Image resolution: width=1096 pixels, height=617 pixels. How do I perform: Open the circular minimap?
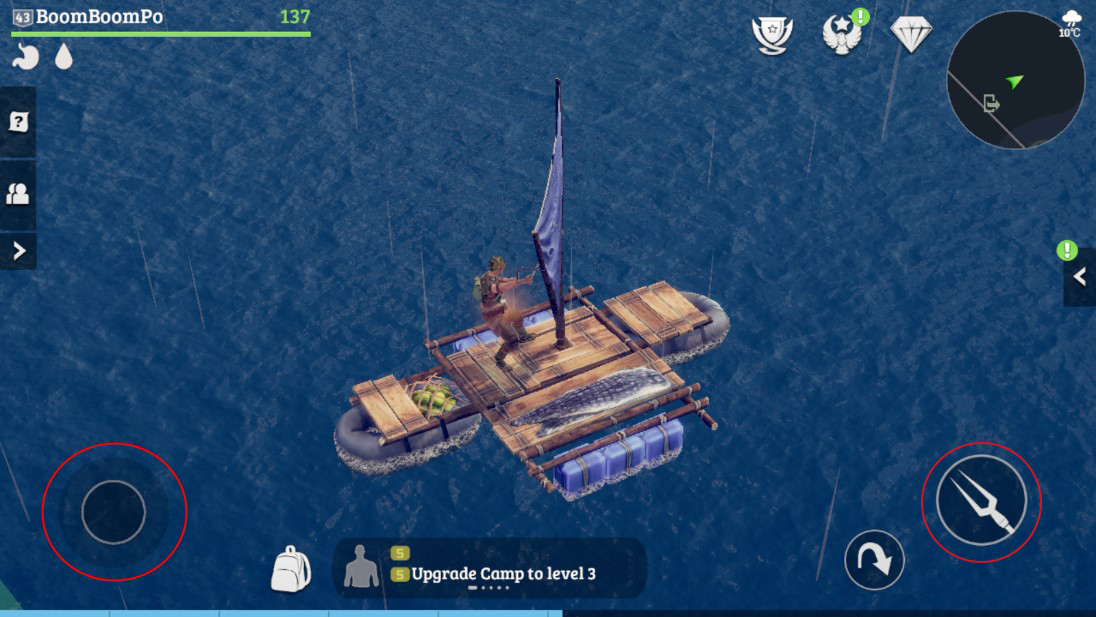(x=1015, y=80)
